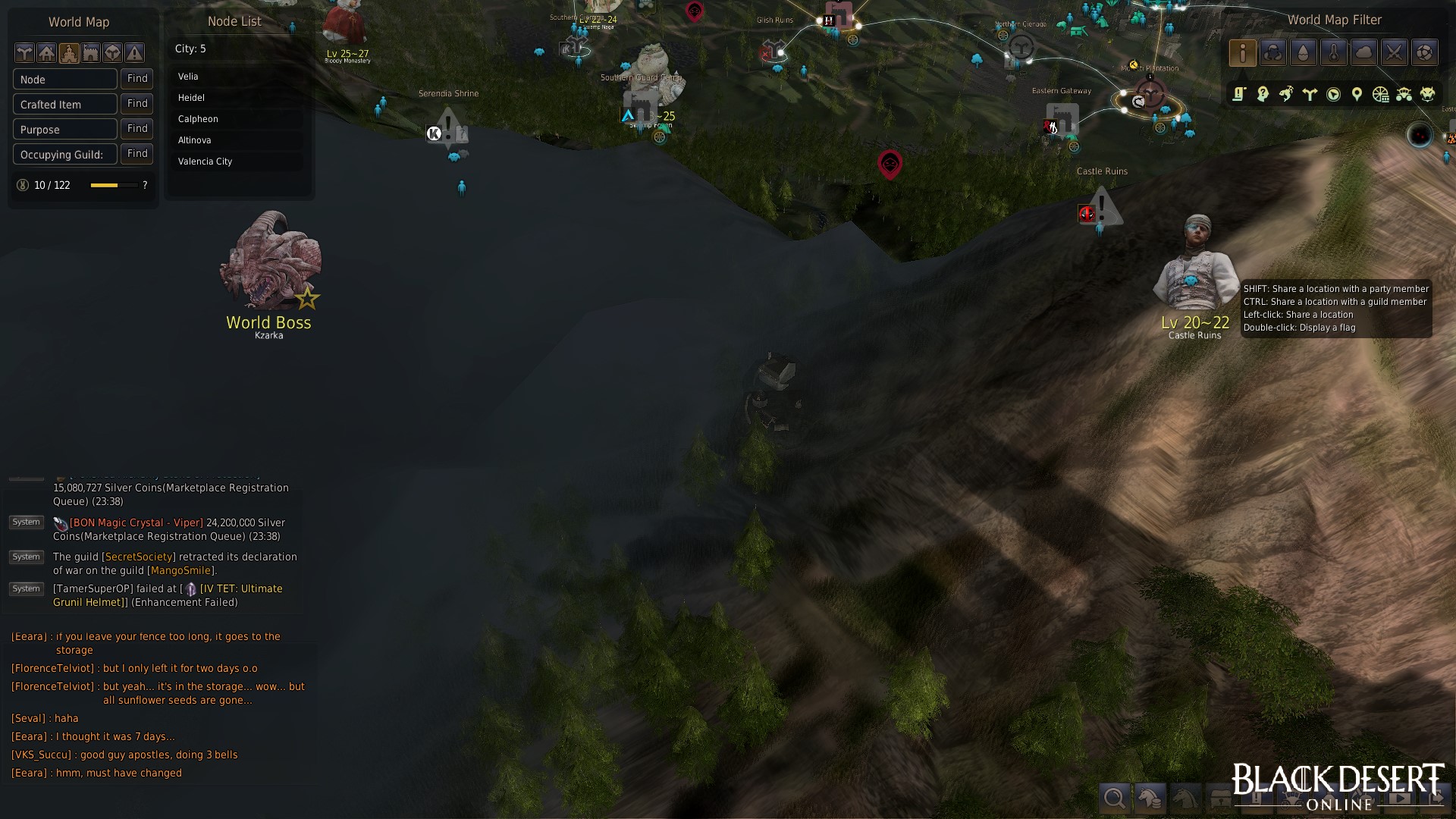View the crossed swords war filter
The height and width of the screenshot is (819, 1456).
pos(1395,53)
